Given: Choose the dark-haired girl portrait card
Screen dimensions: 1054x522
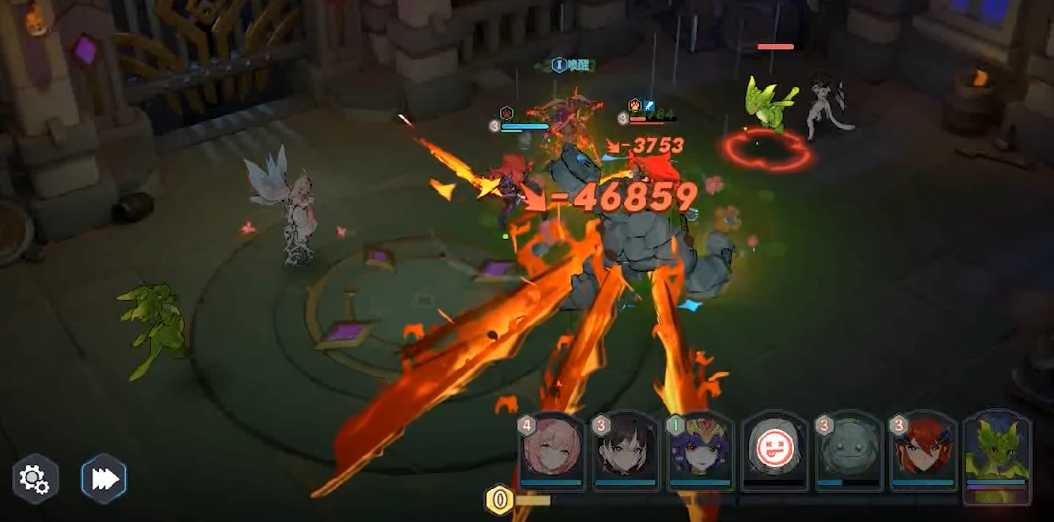Looking at the screenshot, I should (626, 452).
